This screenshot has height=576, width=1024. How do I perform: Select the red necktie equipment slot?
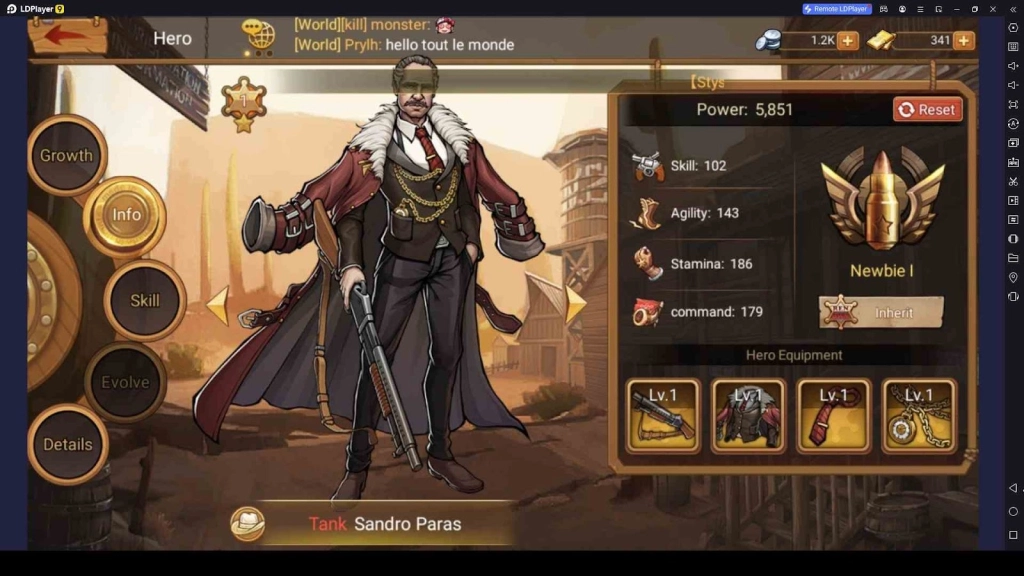(834, 415)
